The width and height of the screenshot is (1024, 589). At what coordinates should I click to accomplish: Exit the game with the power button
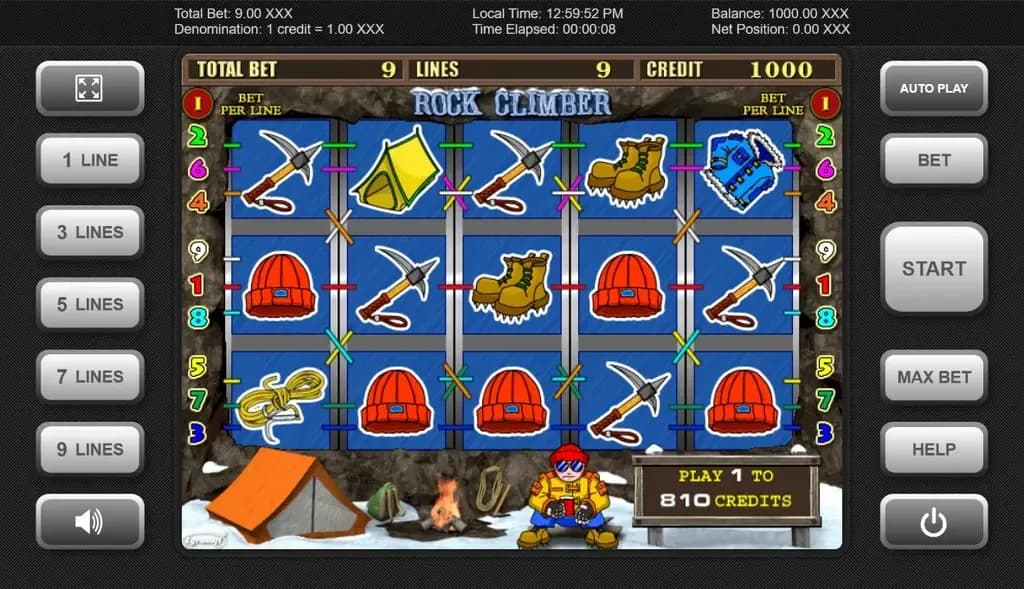tap(933, 521)
